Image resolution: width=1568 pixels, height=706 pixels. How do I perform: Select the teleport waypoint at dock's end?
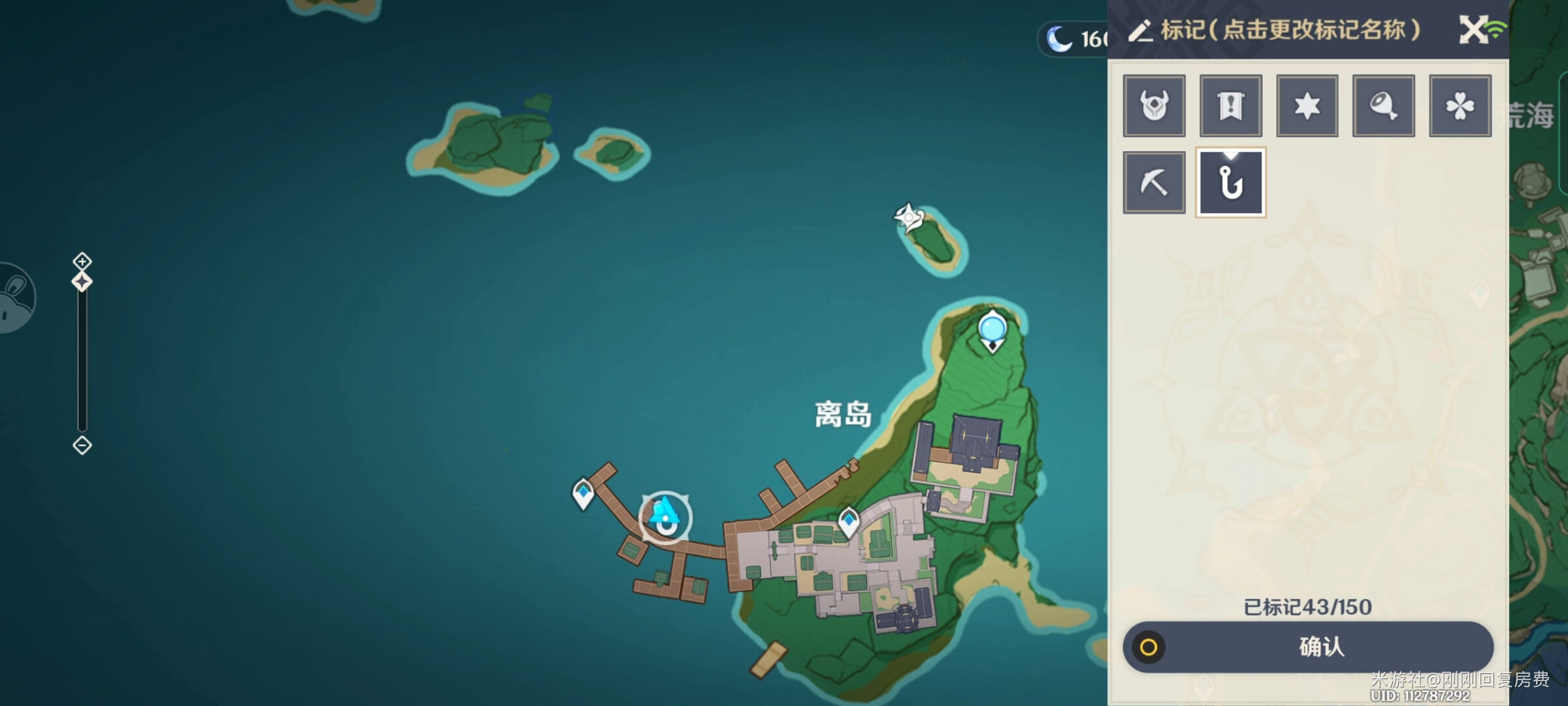point(583,493)
